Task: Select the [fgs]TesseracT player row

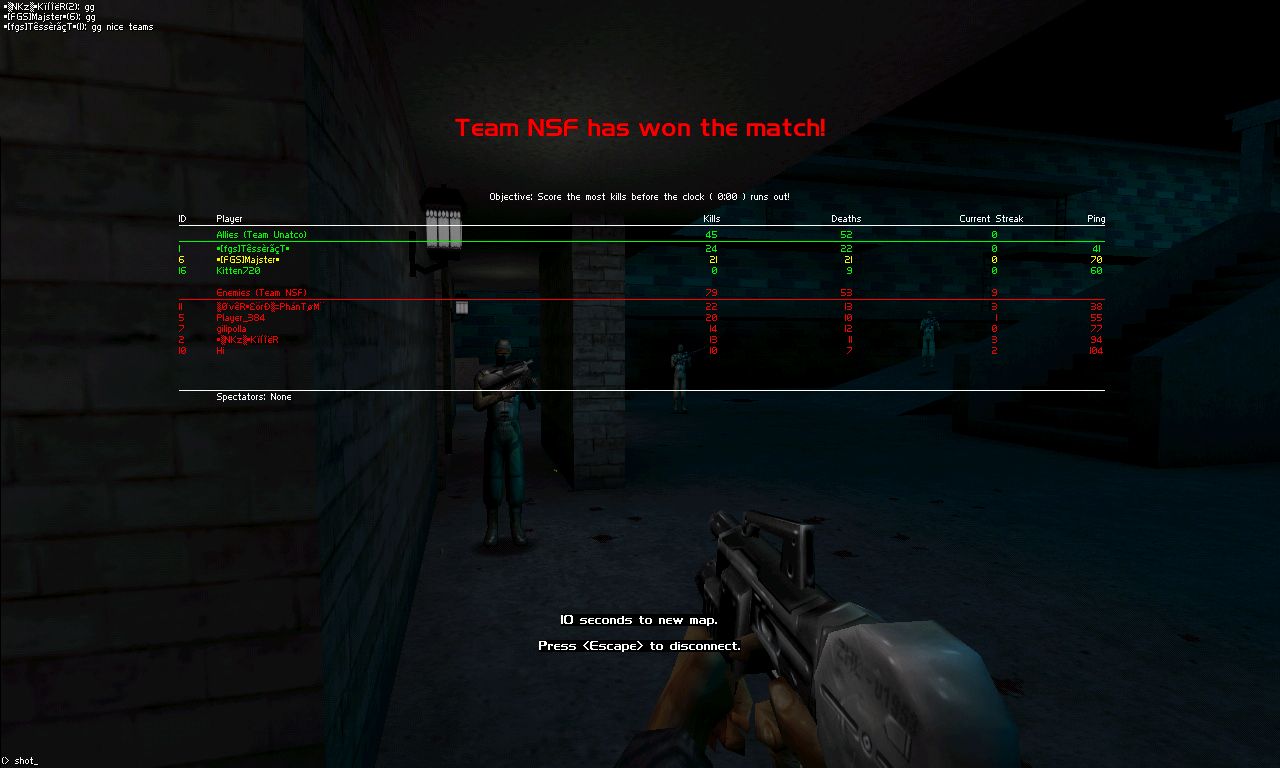Action: (x=253, y=248)
